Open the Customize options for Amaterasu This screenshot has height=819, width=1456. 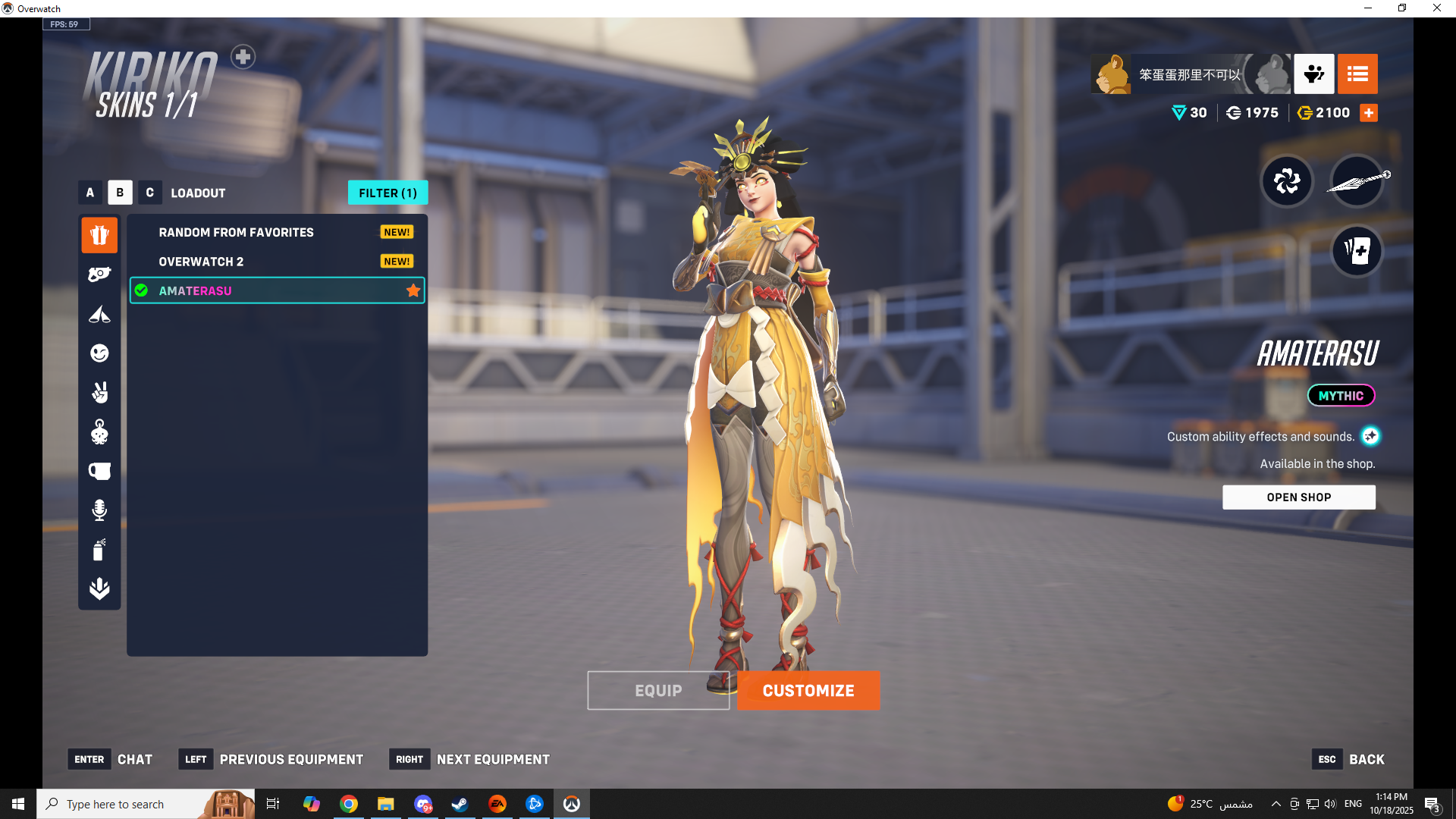[808, 690]
